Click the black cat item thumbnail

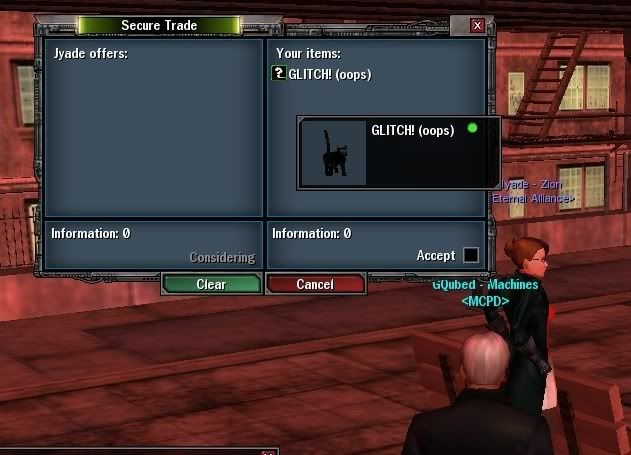click(x=334, y=154)
